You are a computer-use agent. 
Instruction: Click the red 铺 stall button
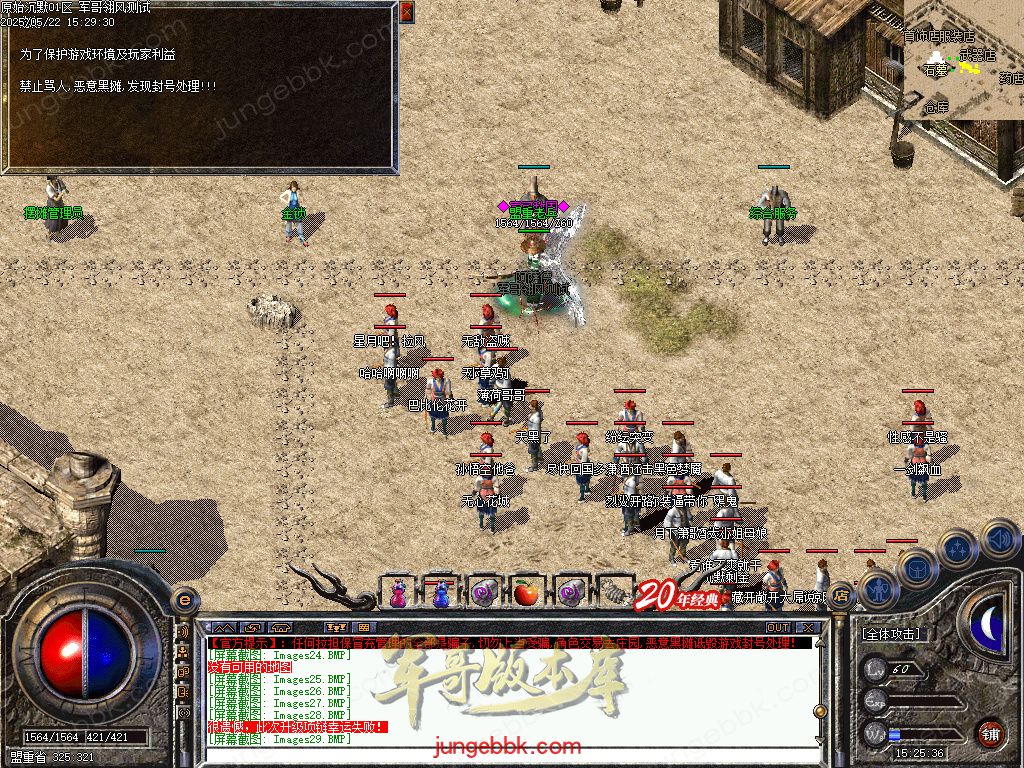pos(990,733)
